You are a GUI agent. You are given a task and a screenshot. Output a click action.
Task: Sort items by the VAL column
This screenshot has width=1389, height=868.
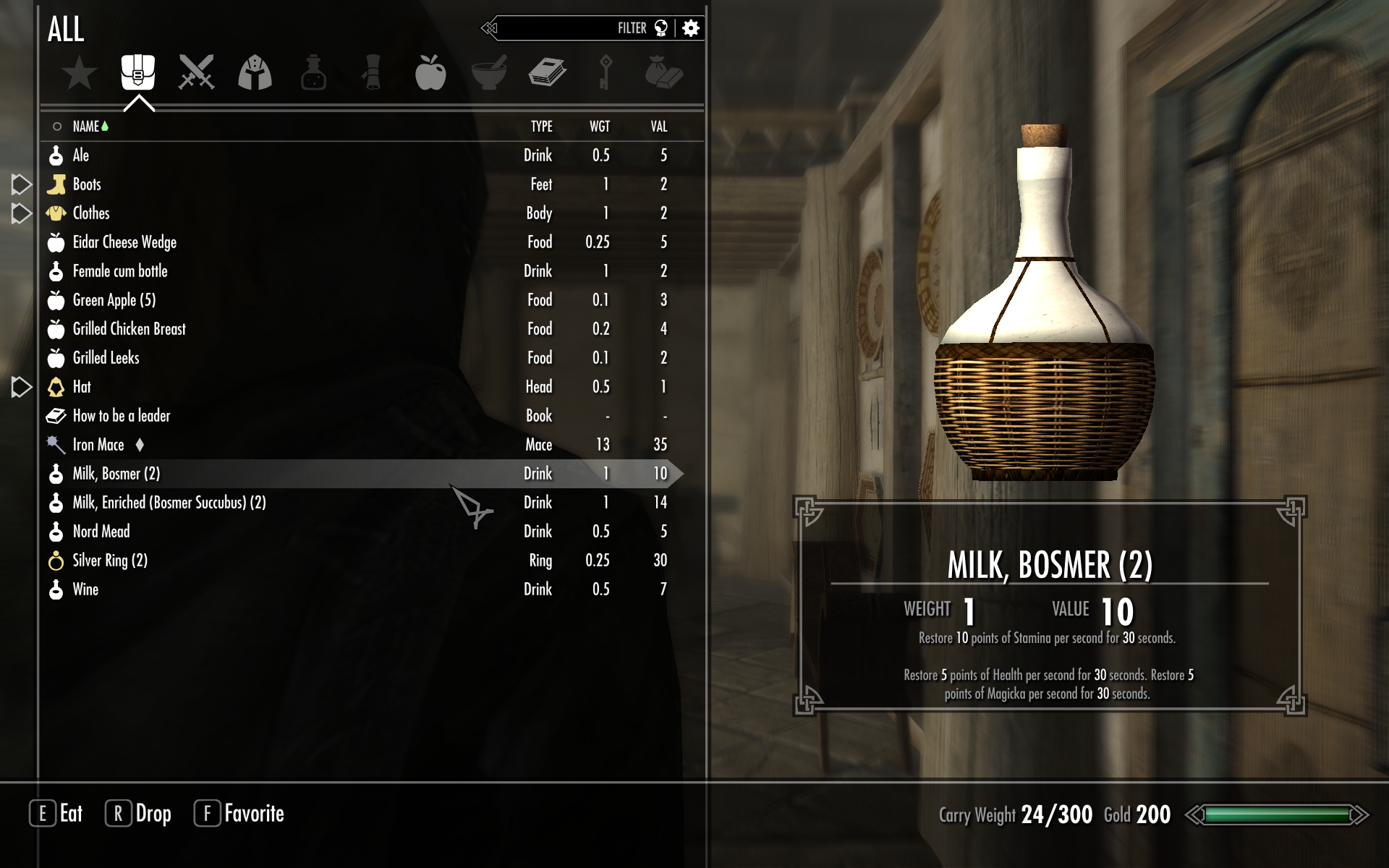[658, 125]
